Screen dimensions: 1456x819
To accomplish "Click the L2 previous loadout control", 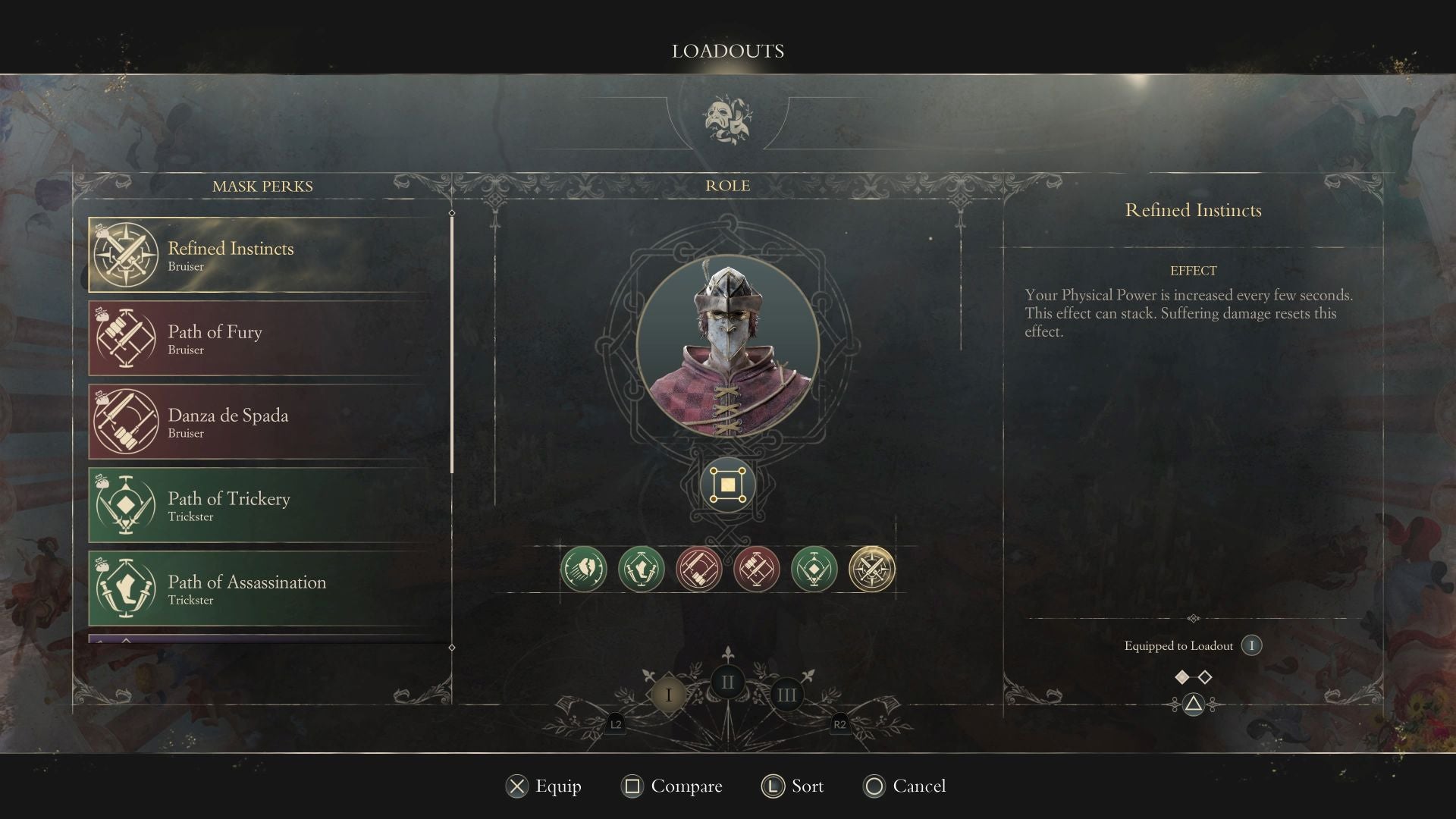I will pyautogui.click(x=615, y=725).
